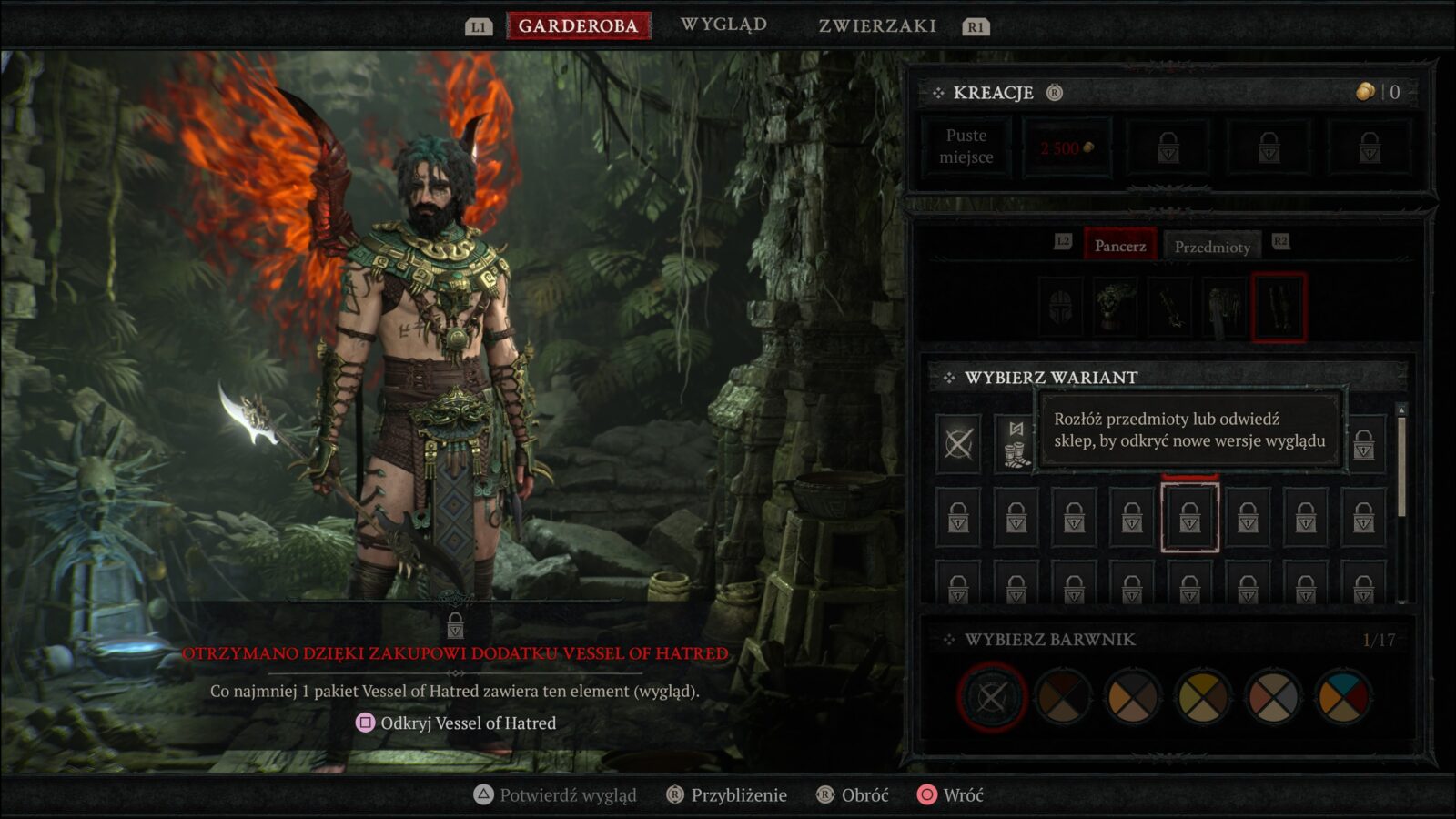Image resolution: width=1456 pixels, height=819 pixels.
Task: Open the Zwierzaki tab
Action: 875,25
